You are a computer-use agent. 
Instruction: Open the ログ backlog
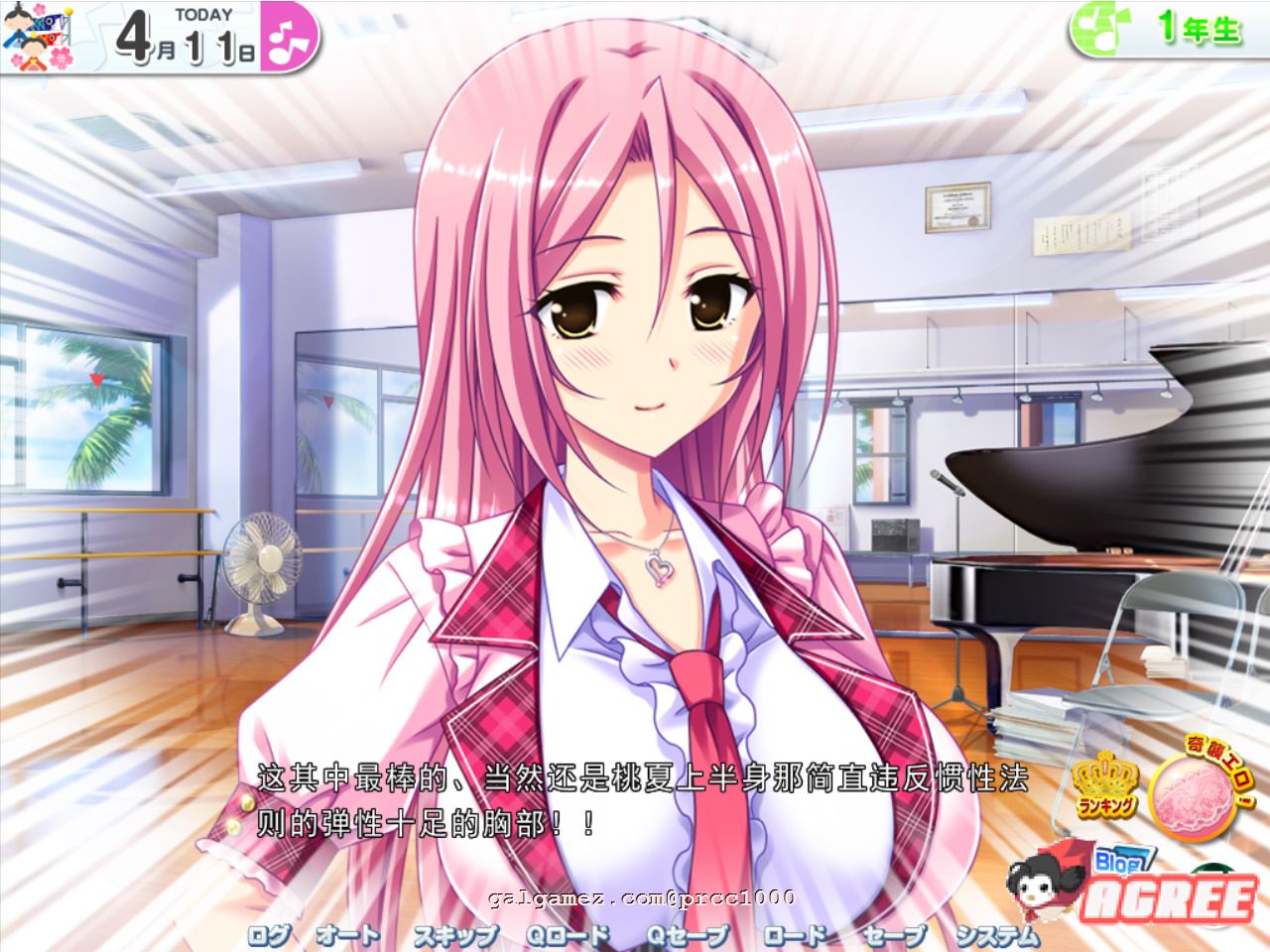(x=269, y=935)
